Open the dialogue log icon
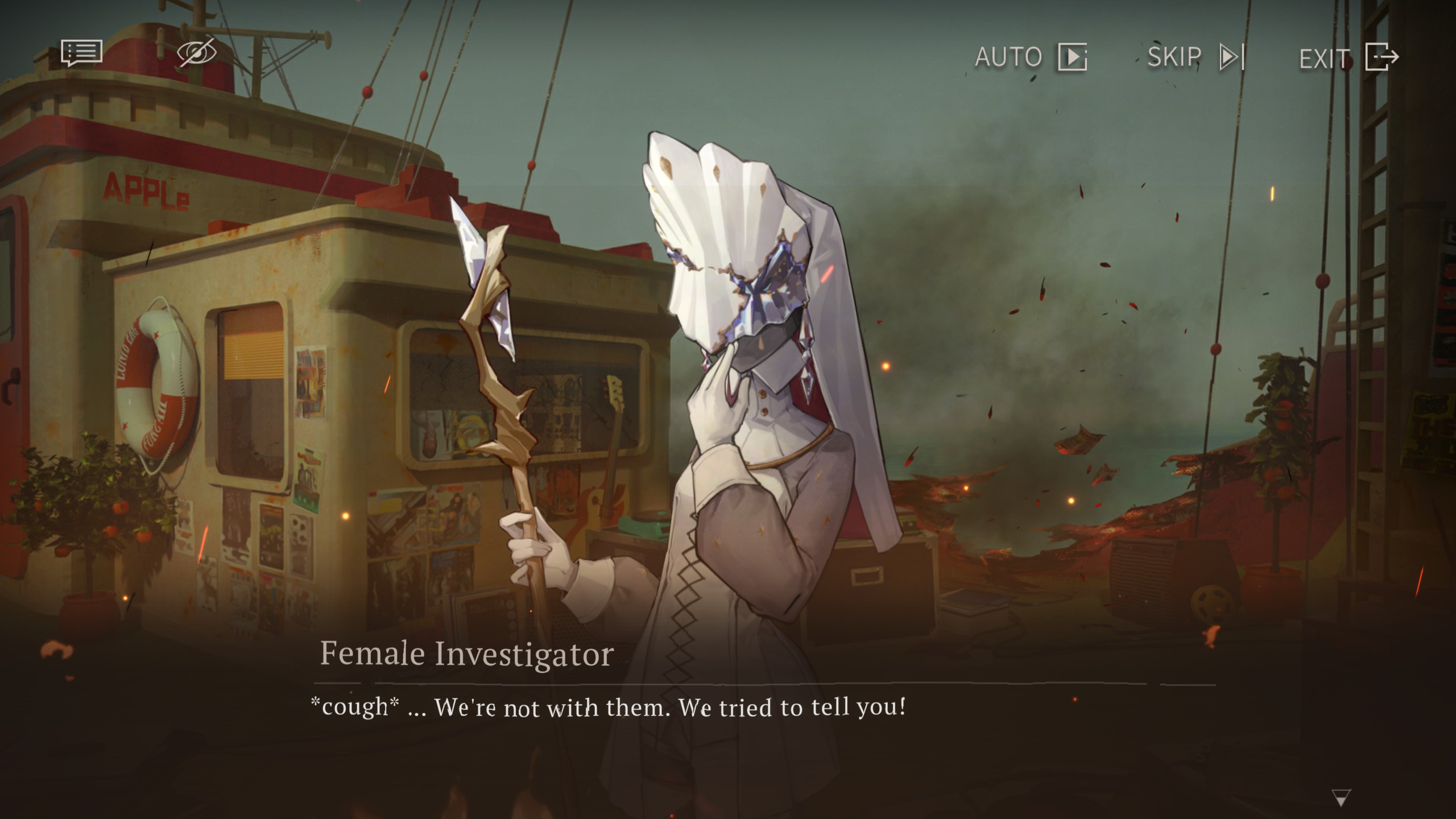Viewport: 1456px width, 819px height. tap(82, 53)
